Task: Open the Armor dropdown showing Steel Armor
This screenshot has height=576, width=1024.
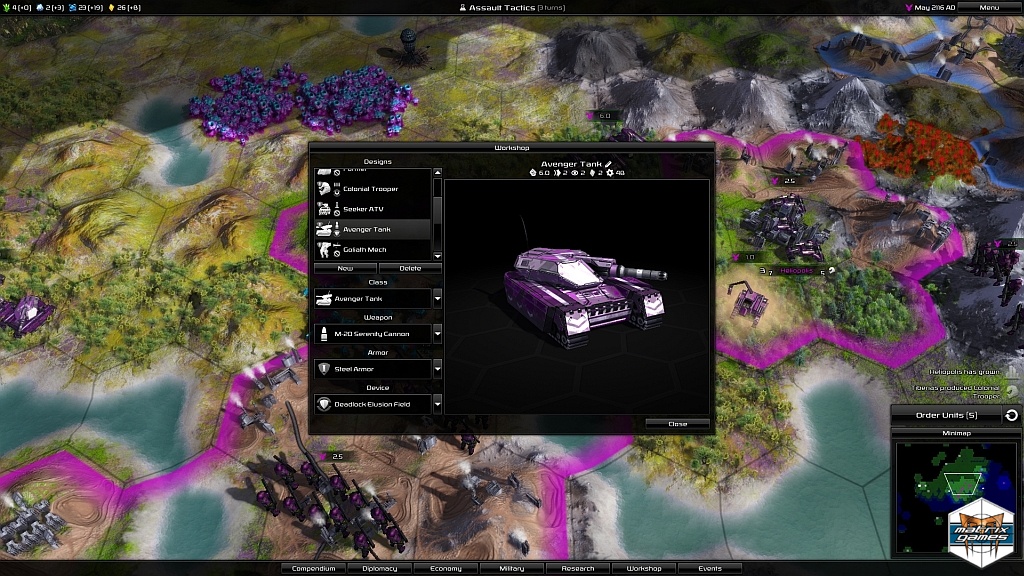Action: 437,369
